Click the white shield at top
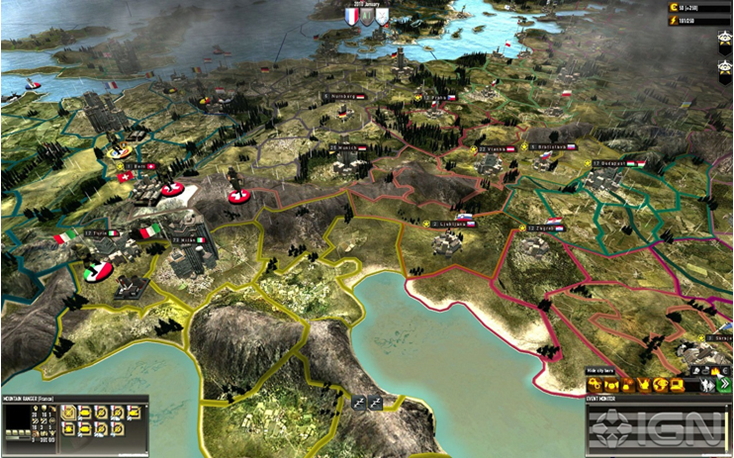Screen dimensions: 734x458 pos(381,15)
